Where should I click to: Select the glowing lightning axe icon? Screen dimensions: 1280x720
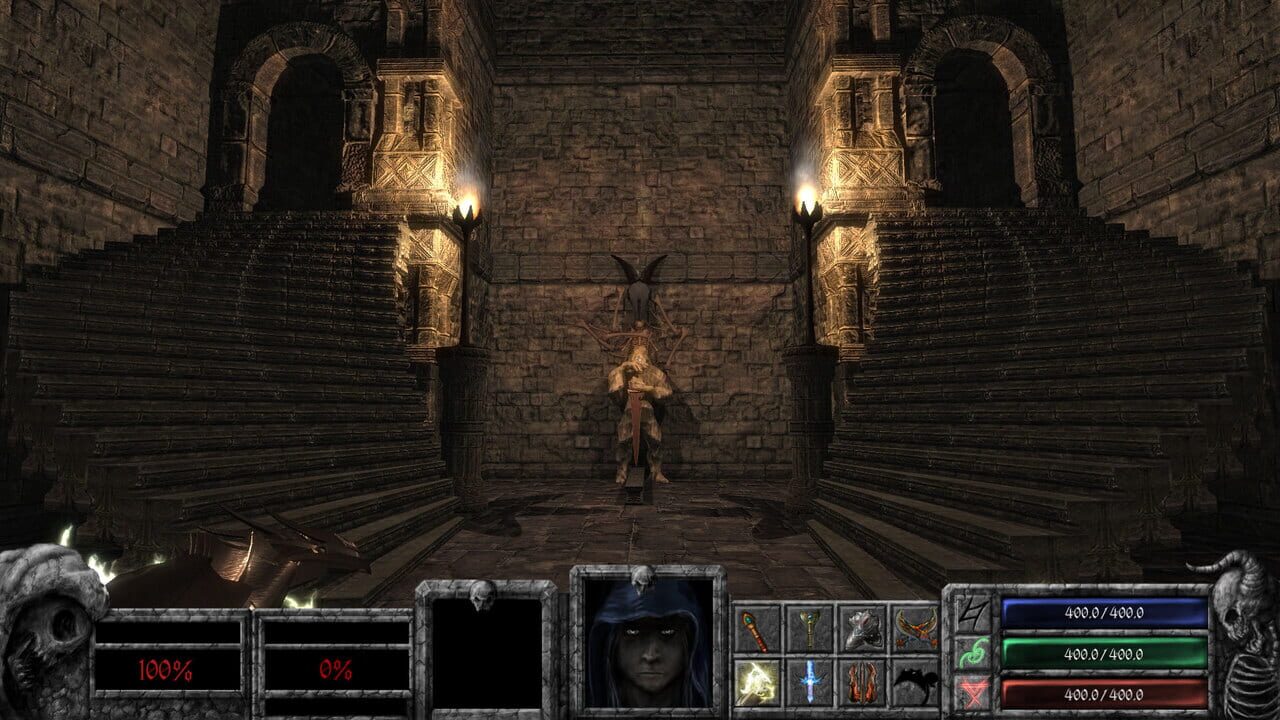[x=755, y=682]
